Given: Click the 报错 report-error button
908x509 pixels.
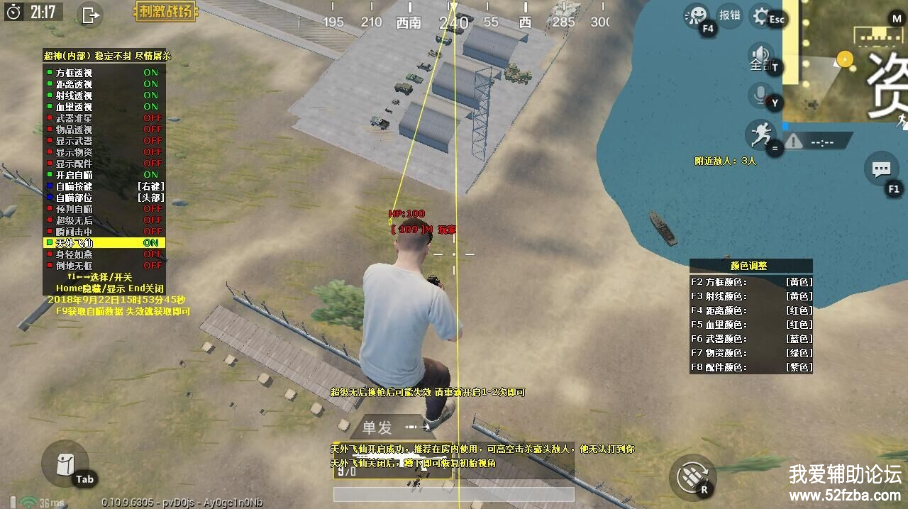Looking at the screenshot, I should tap(730, 15).
